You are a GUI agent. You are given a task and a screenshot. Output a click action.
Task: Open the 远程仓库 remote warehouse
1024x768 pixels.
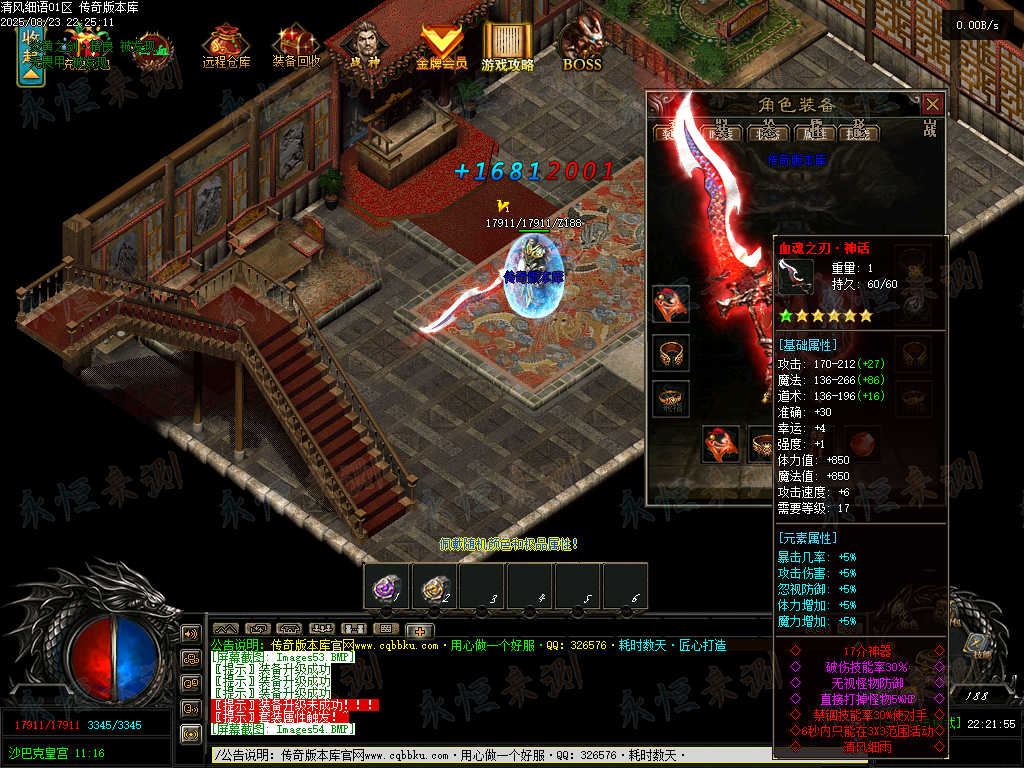(226, 47)
